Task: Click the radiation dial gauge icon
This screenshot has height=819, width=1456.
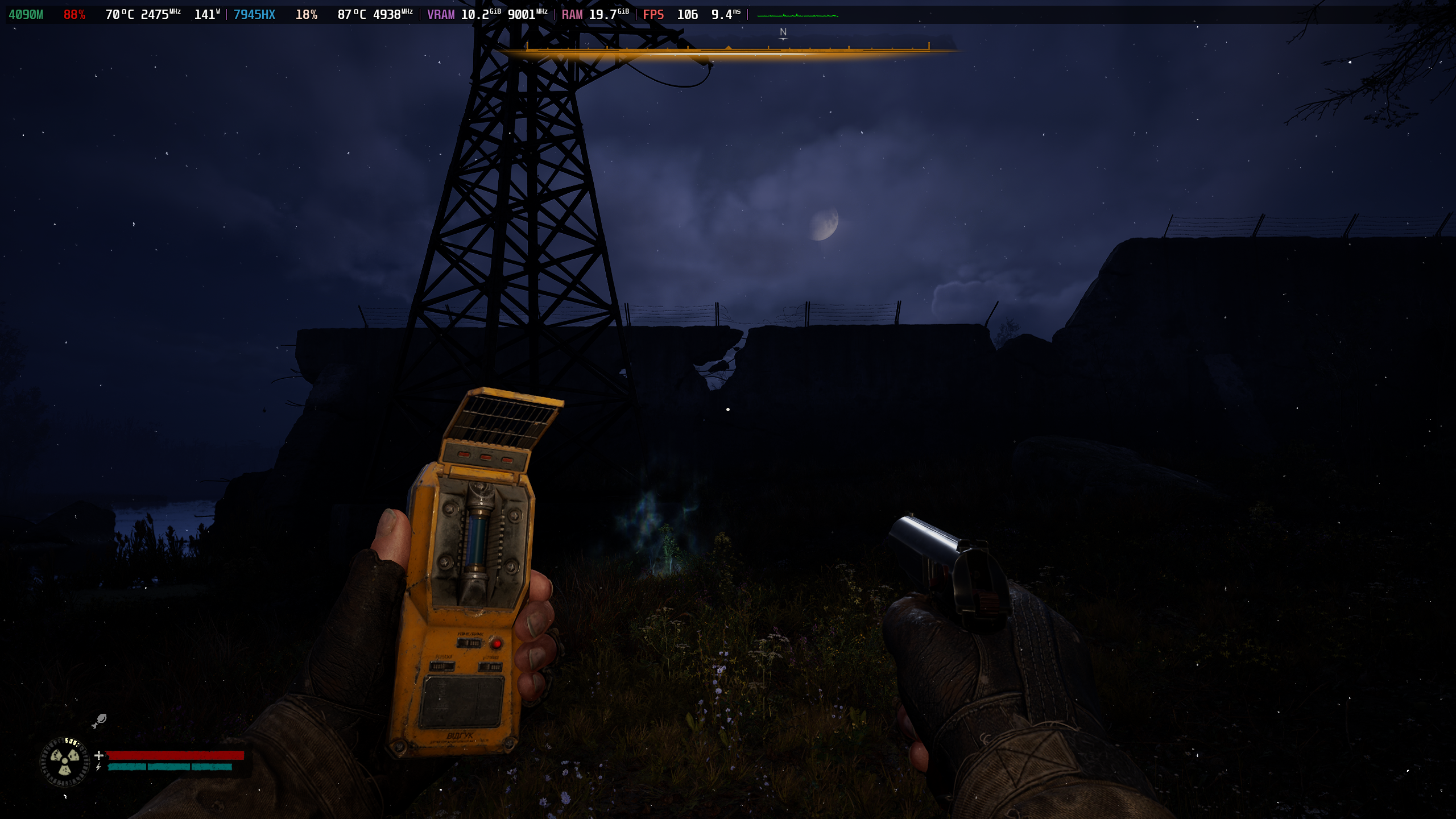Action: tap(65, 761)
